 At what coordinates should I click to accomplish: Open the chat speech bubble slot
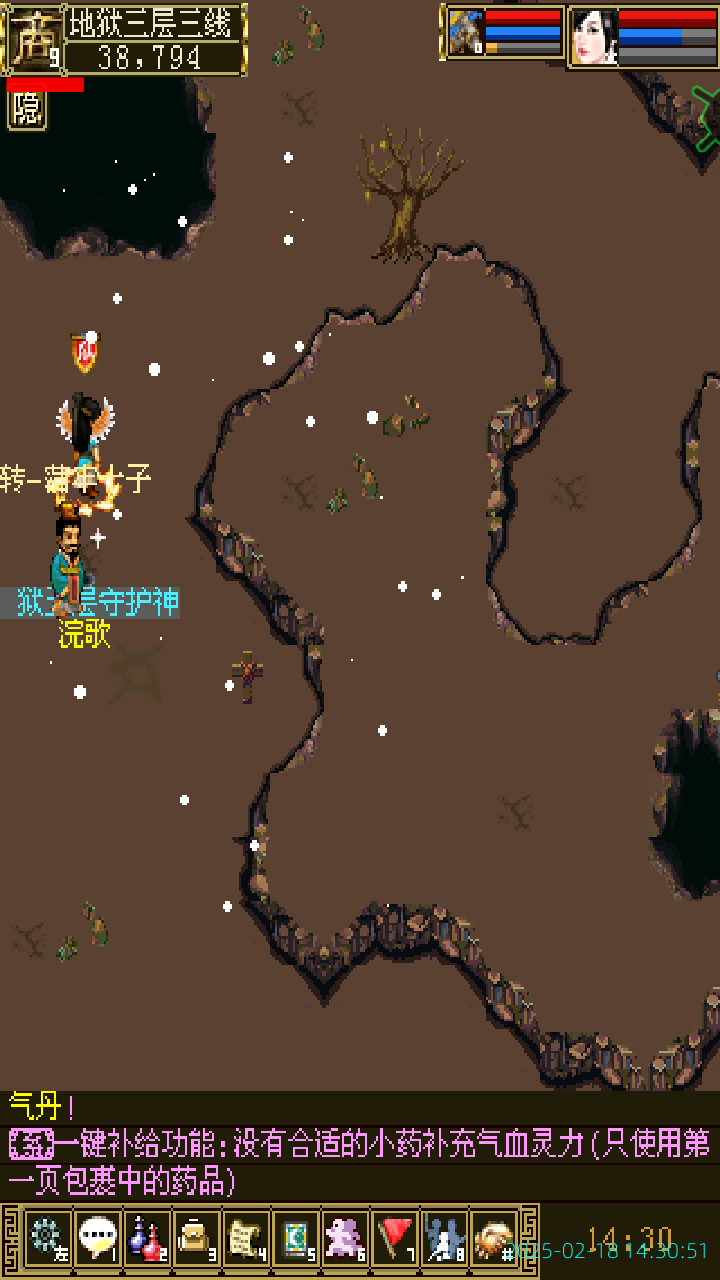pos(98,1238)
